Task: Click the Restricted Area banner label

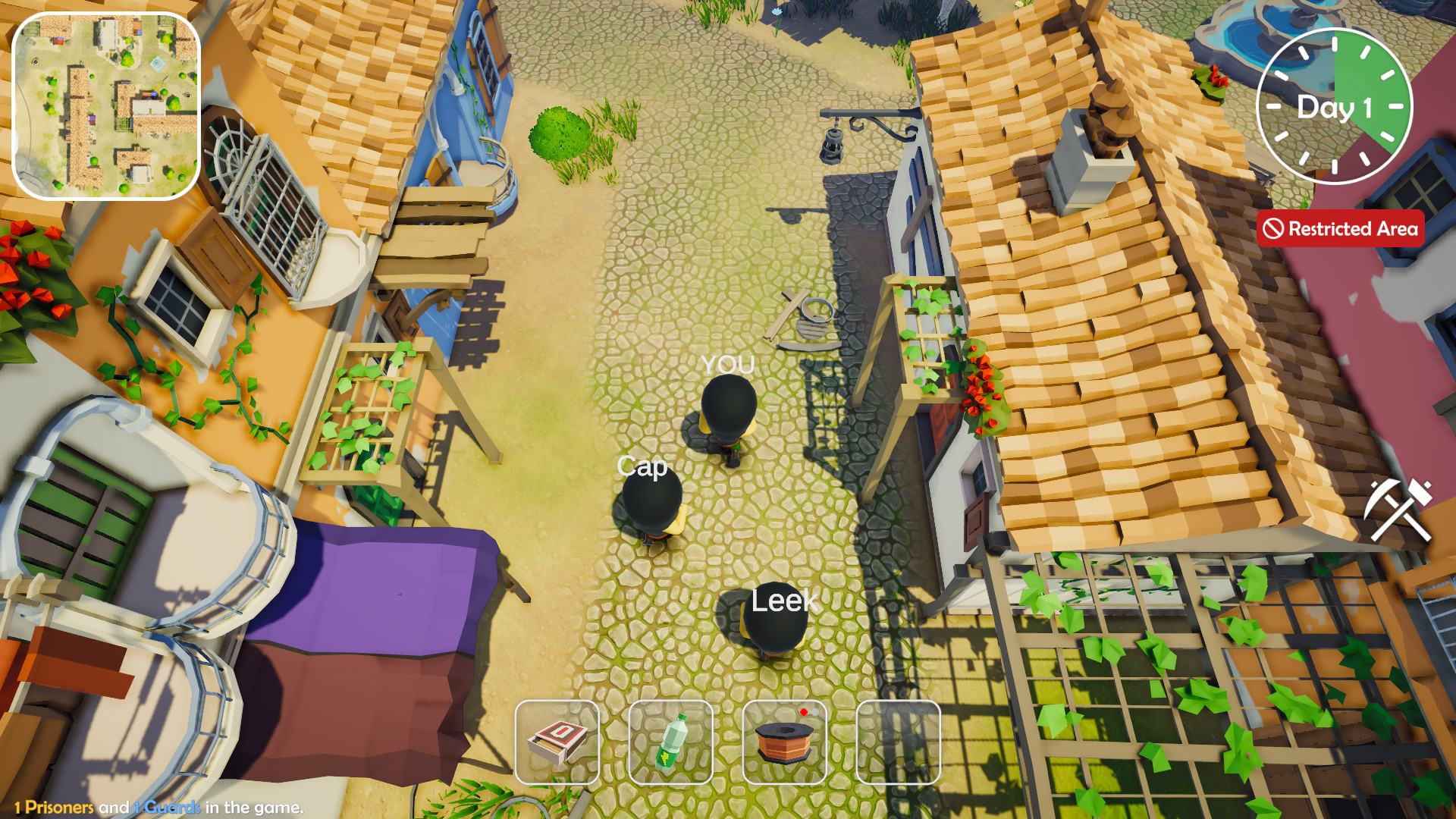Action: [1354, 229]
